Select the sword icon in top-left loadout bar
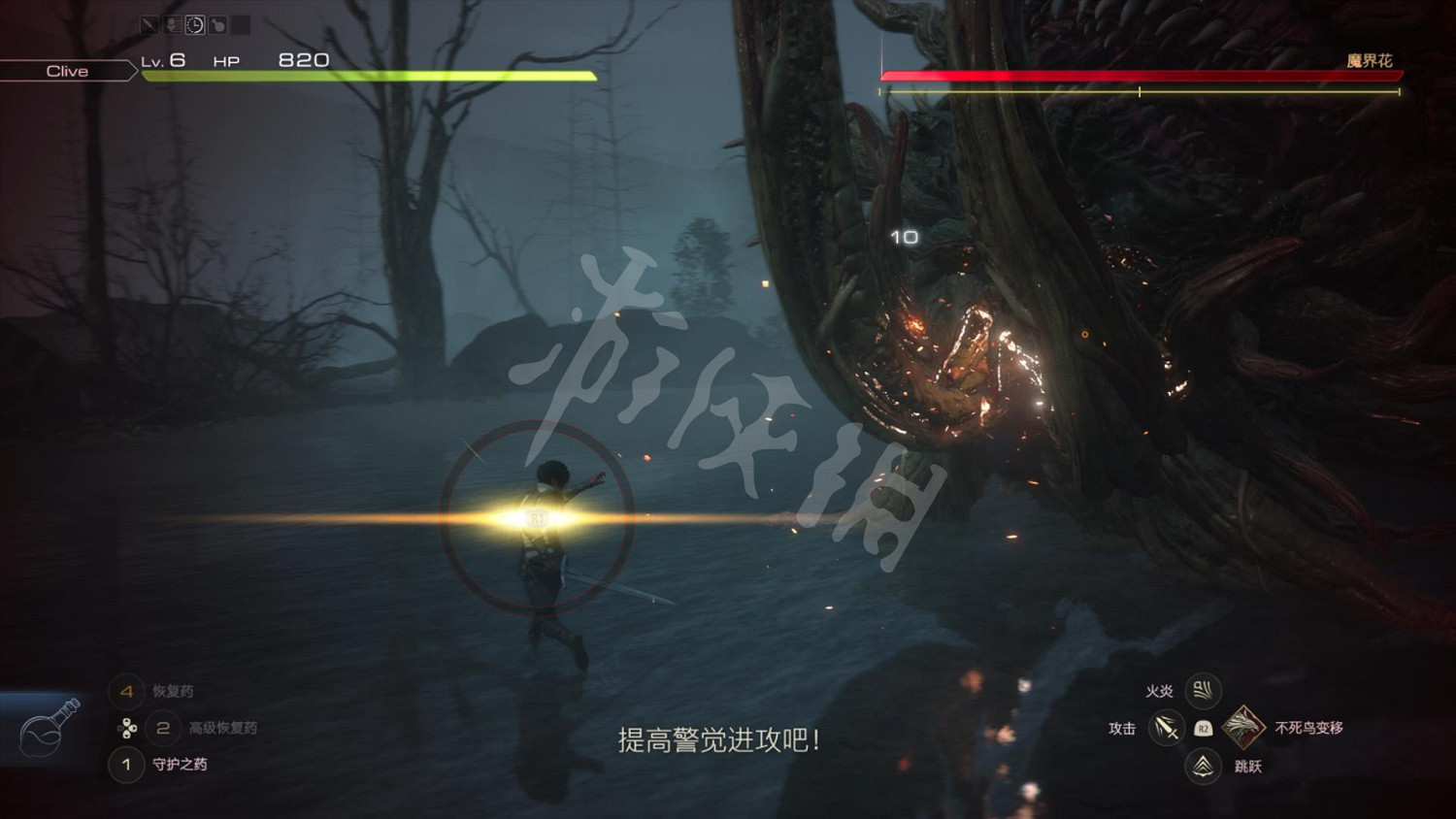This screenshot has width=1456, height=819. click(x=149, y=26)
